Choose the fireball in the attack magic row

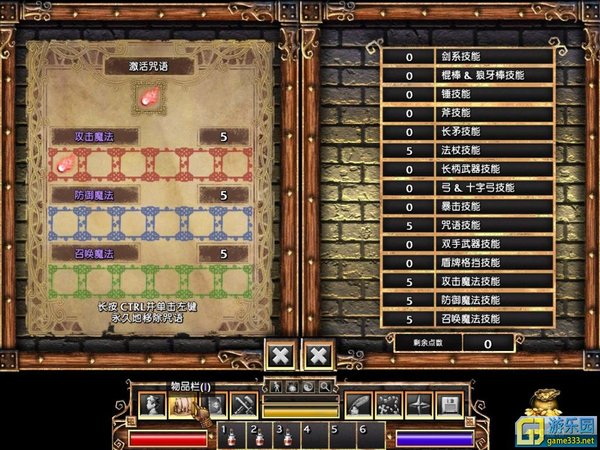60,161
